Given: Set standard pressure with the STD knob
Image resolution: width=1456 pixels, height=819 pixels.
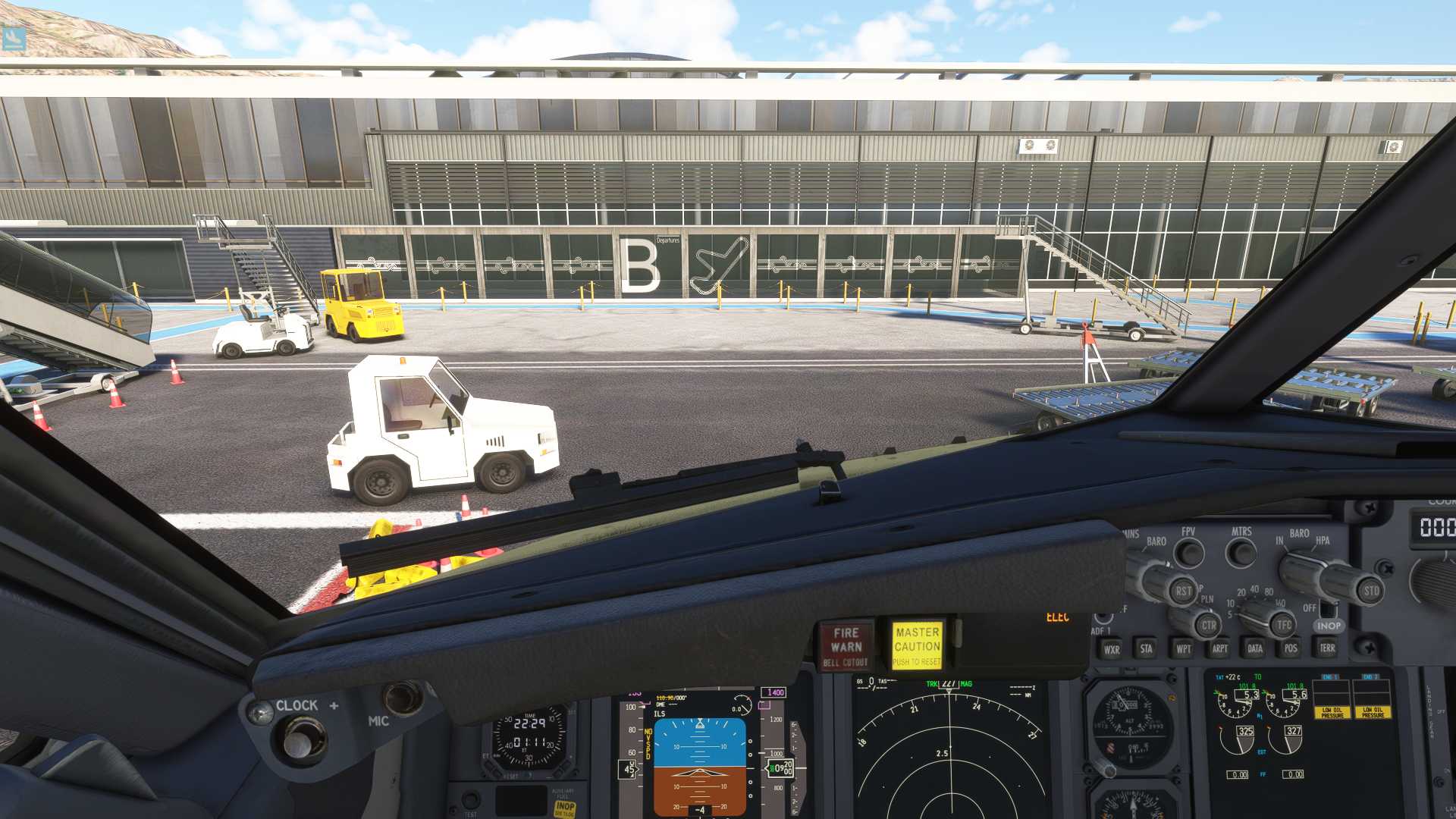Looking at the screenshot, I should (1370, 591).
